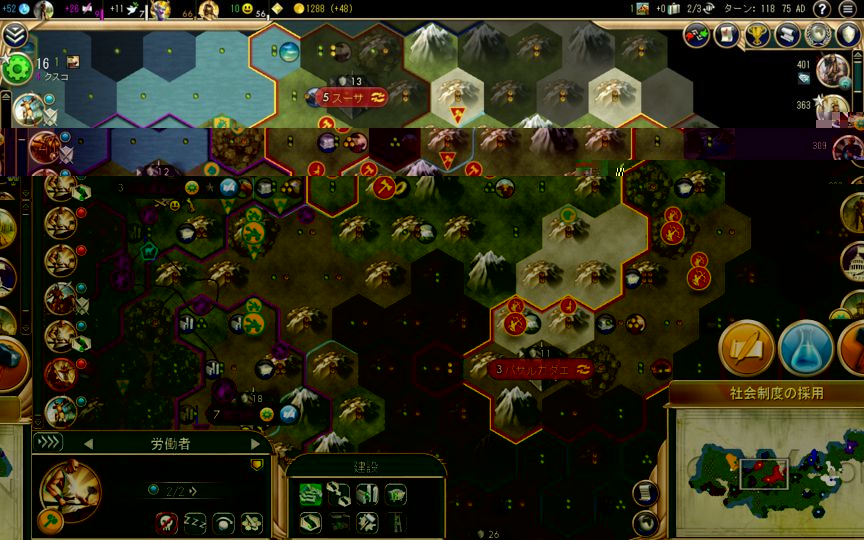Open the diplomacy overview trade arrows icon
Viewport: 864px width, 540px height.
point(697,35)
